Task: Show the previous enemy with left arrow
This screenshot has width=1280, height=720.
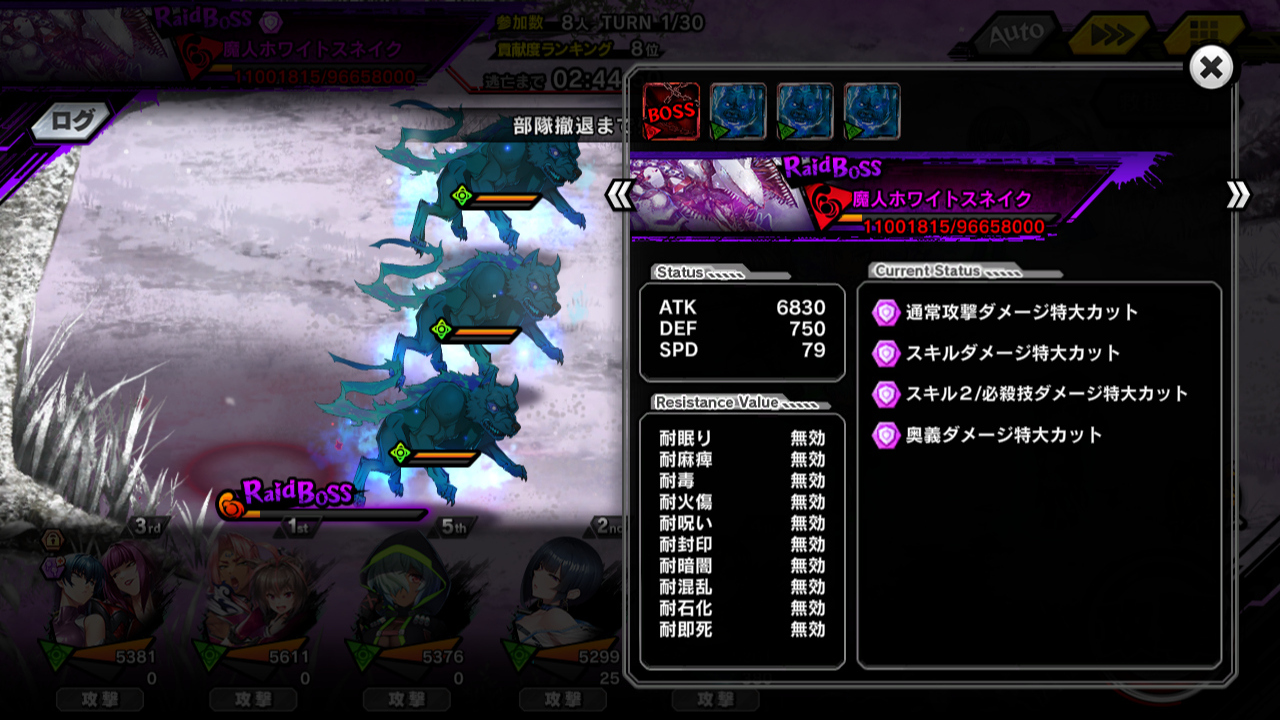Action: pyautogui.click(x=619, y=195)
